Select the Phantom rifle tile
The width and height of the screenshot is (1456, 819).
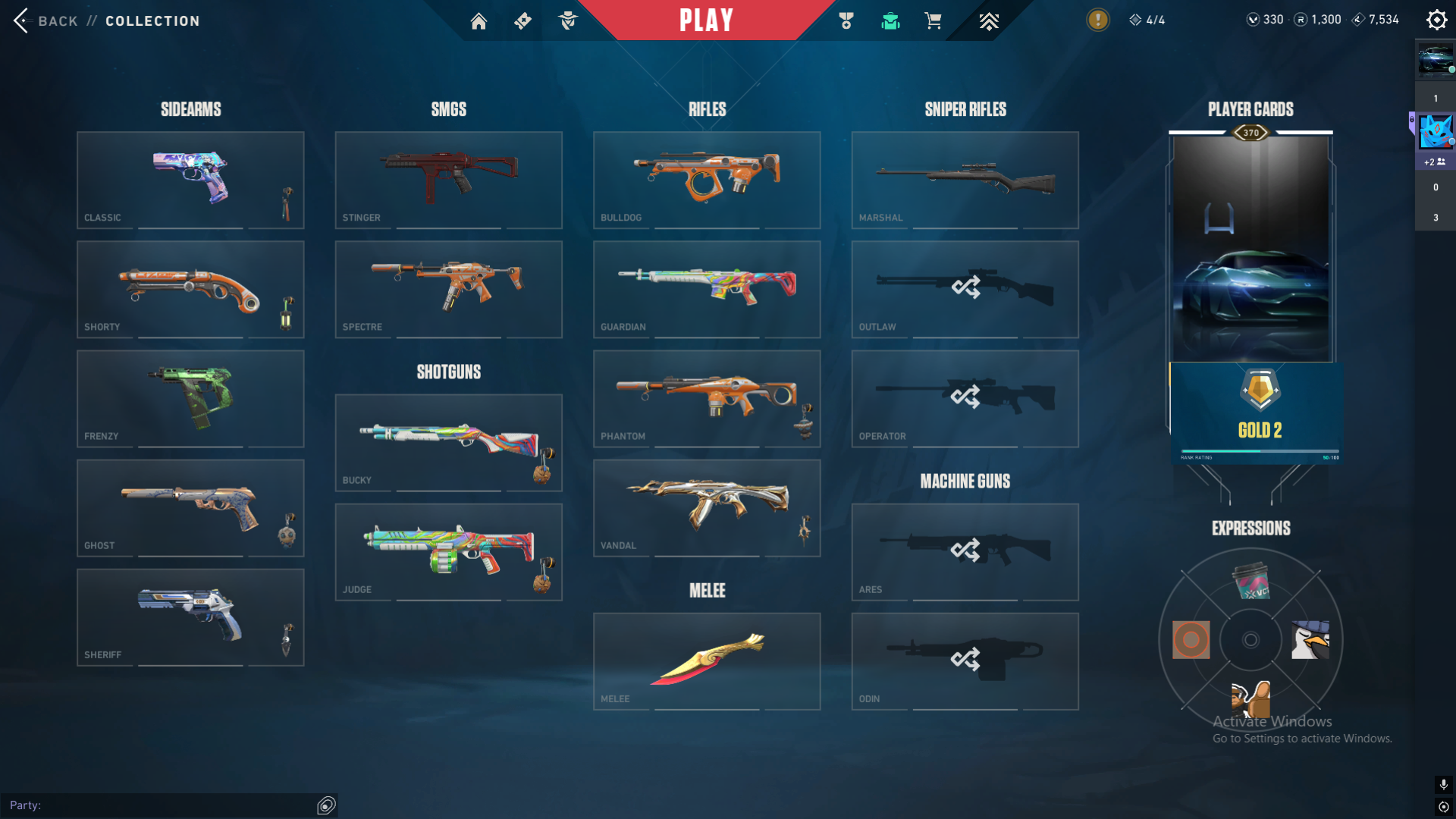click(x=706, y=398)
